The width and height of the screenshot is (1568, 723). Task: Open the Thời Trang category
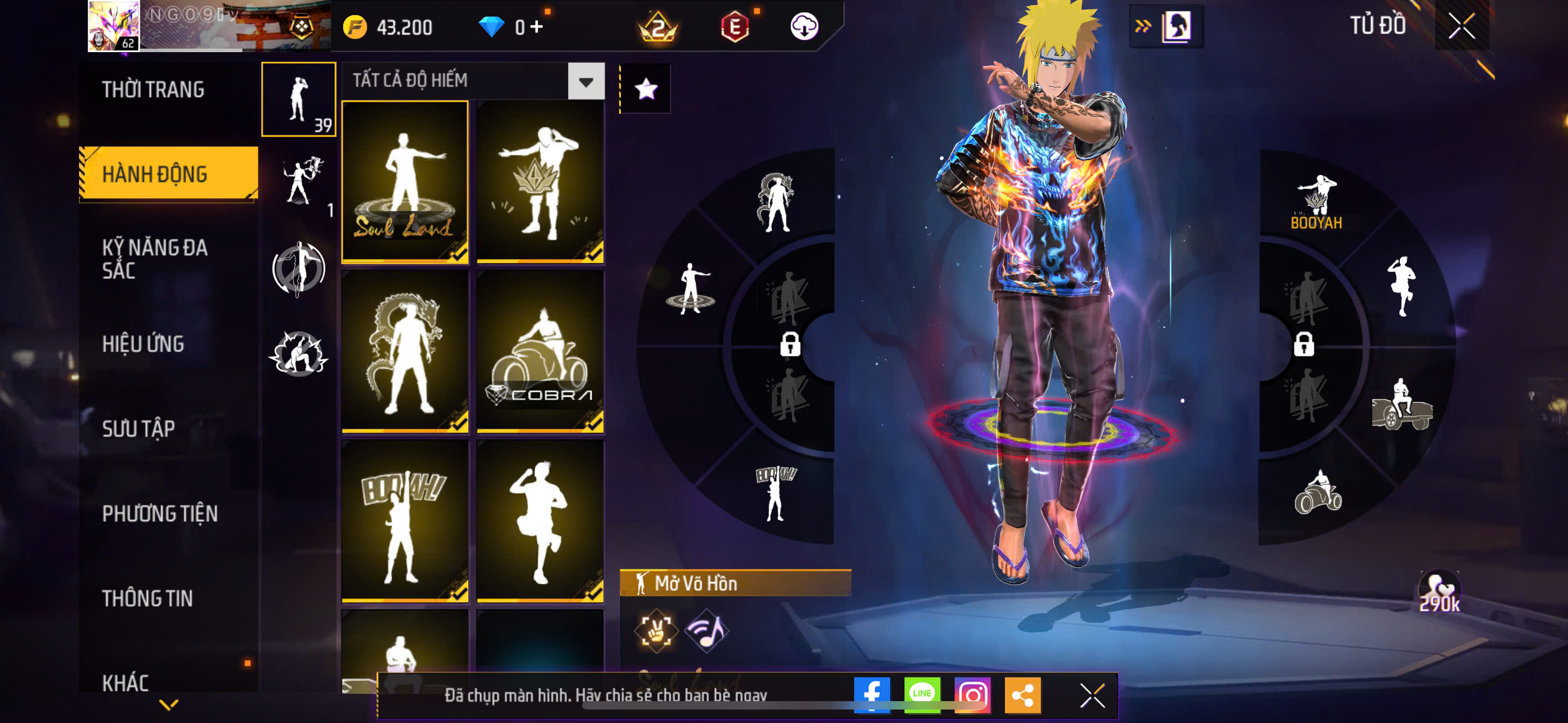(x=153, y=90)
